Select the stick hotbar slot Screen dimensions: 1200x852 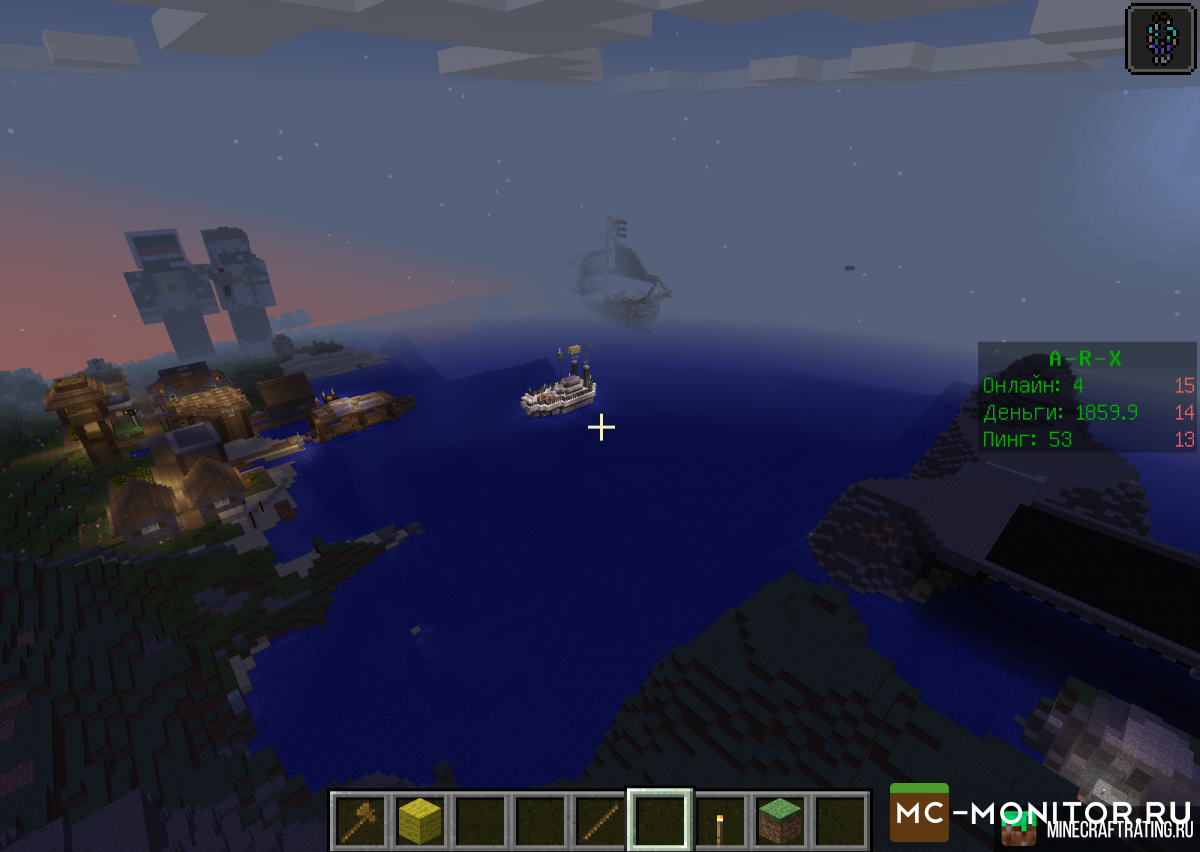click(600, 820)
